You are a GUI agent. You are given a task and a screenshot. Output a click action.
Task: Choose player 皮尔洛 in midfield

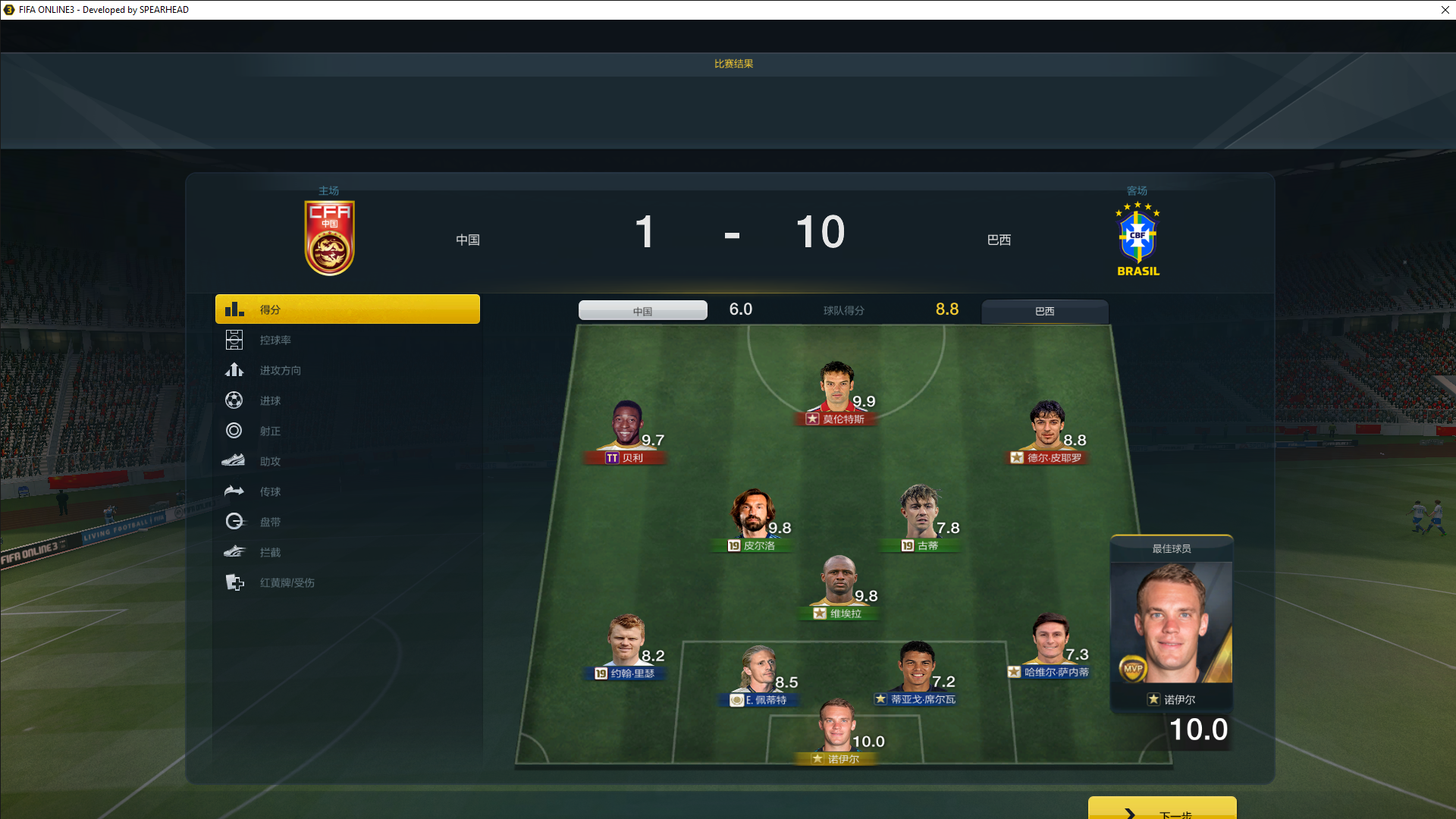(x=752, y=517)
